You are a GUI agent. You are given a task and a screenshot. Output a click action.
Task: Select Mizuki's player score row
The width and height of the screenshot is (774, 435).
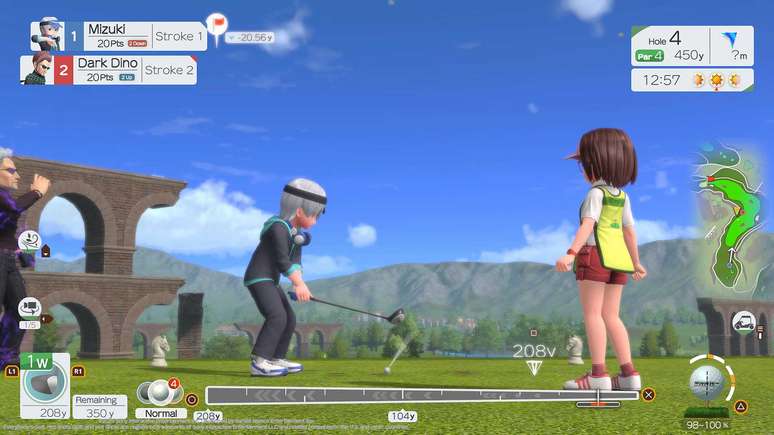point(118,36)
